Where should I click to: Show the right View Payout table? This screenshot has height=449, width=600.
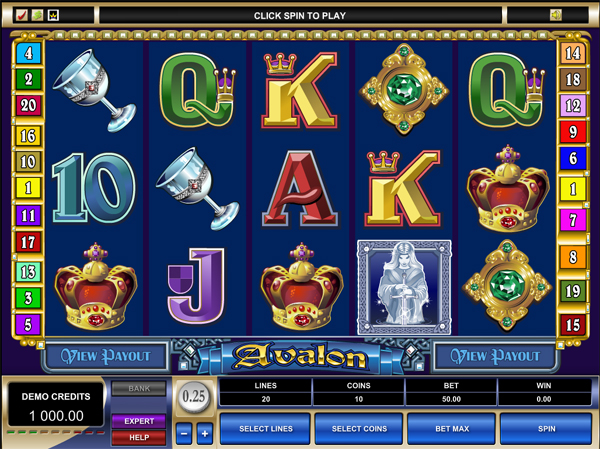coord(495,355)
